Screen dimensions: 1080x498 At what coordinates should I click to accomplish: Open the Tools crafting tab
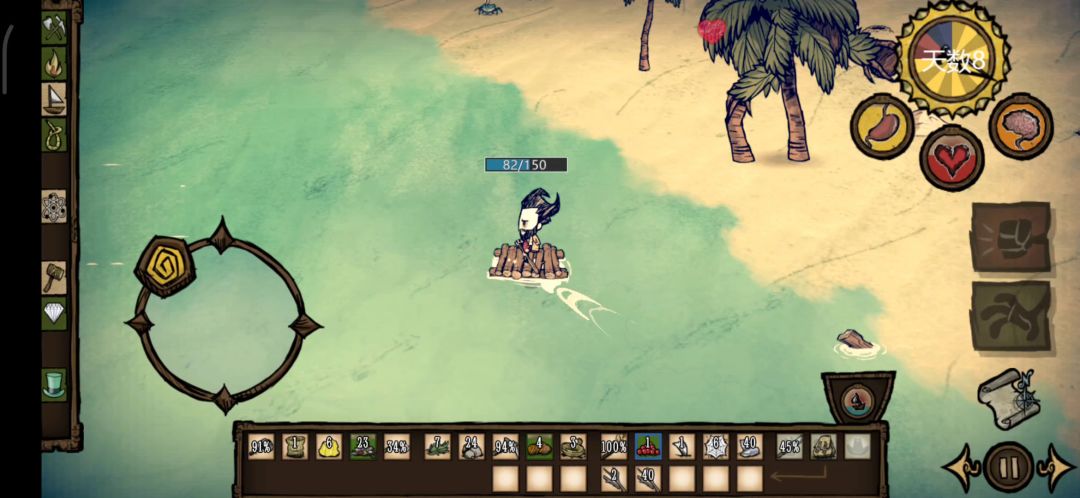53,27
